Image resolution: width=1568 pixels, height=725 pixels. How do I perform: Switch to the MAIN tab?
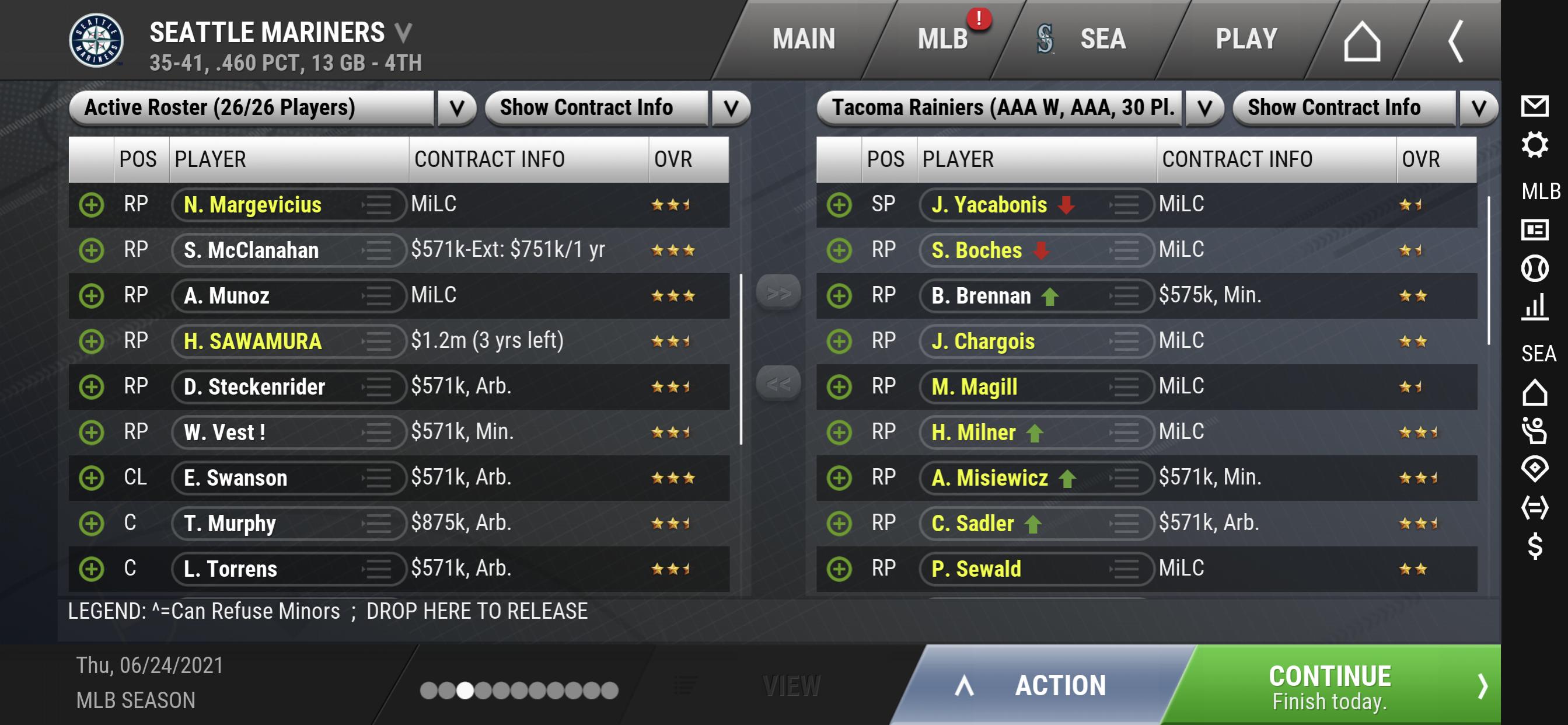coord(803,40)
